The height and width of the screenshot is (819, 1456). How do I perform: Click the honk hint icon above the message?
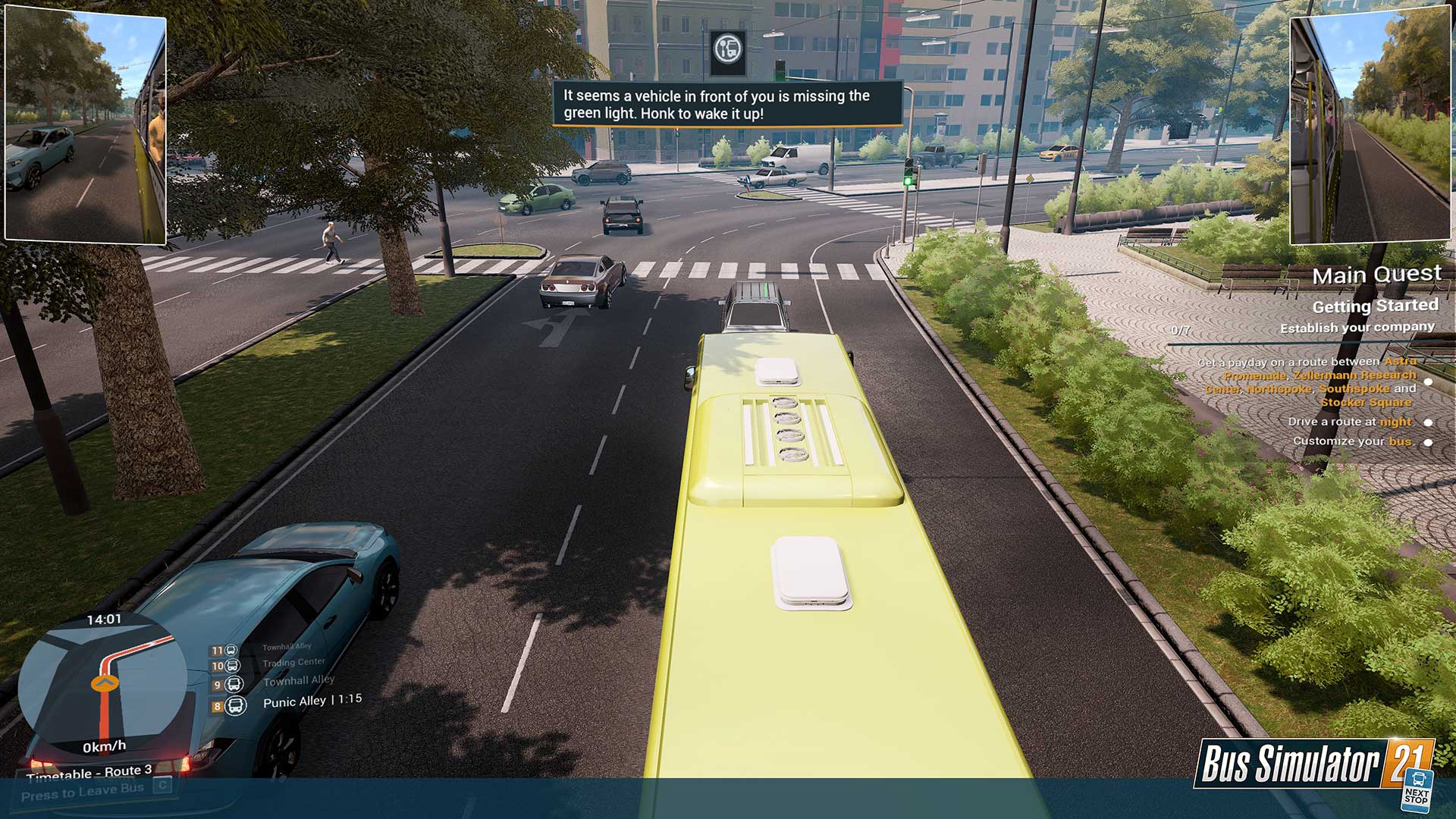point(728,51)
